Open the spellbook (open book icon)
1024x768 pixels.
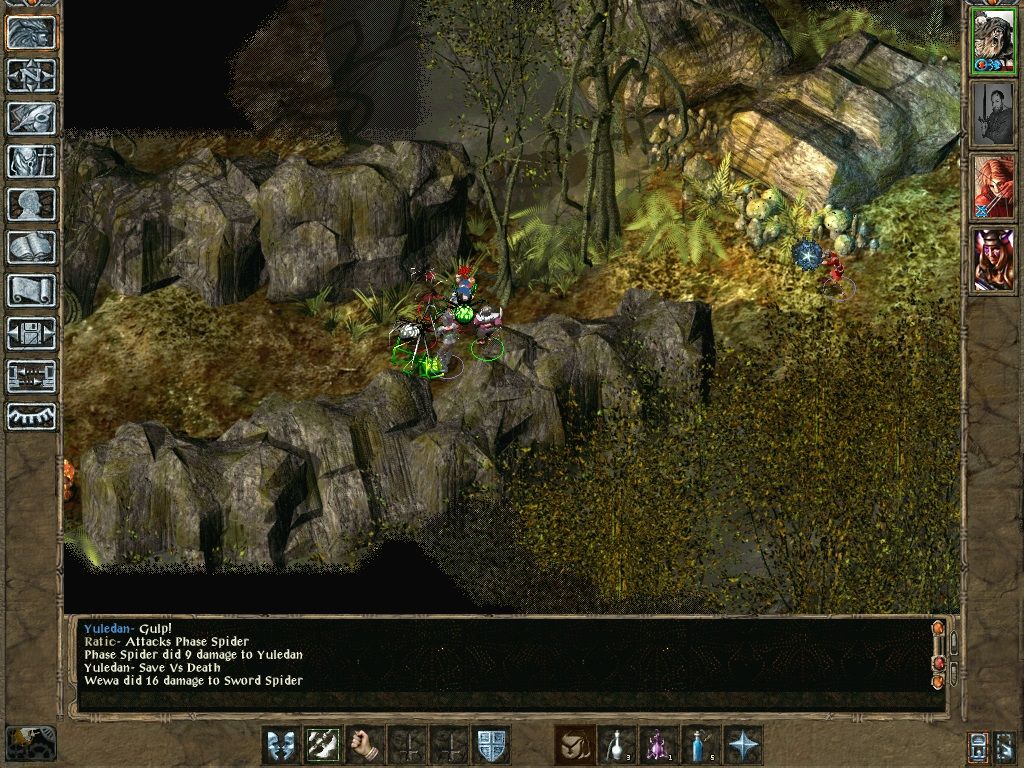point(32,247)
